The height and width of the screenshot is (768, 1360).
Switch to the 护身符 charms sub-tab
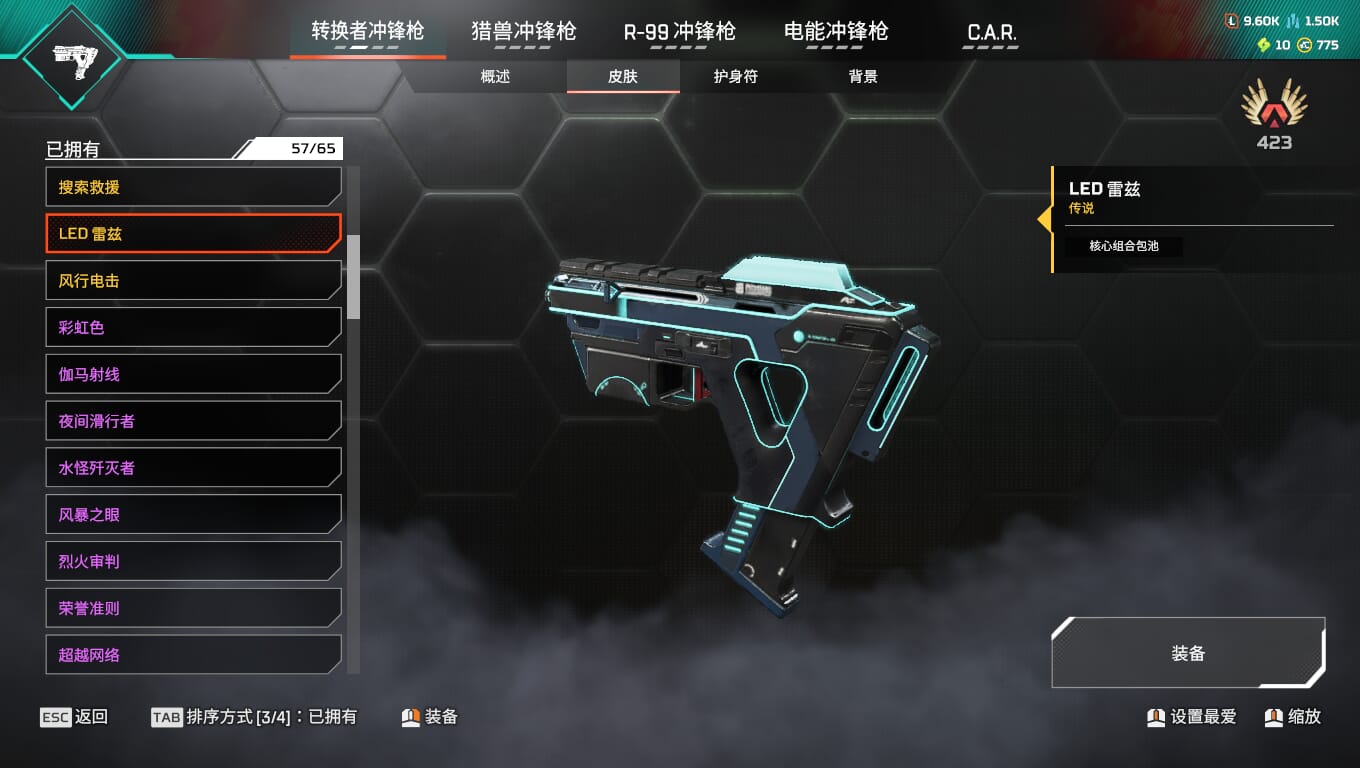pos(735,77)
